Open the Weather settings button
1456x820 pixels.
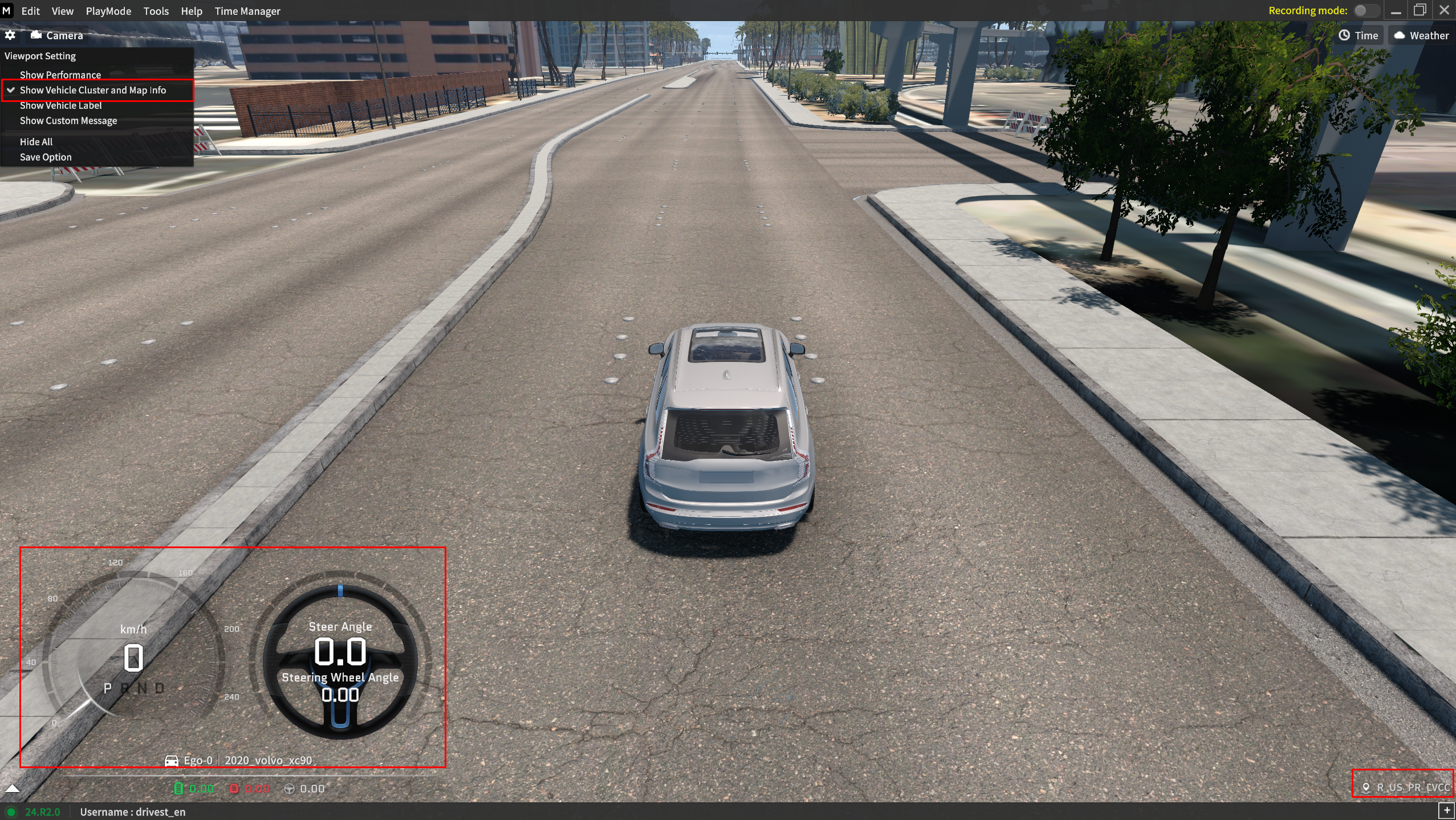pos(1421,35)
